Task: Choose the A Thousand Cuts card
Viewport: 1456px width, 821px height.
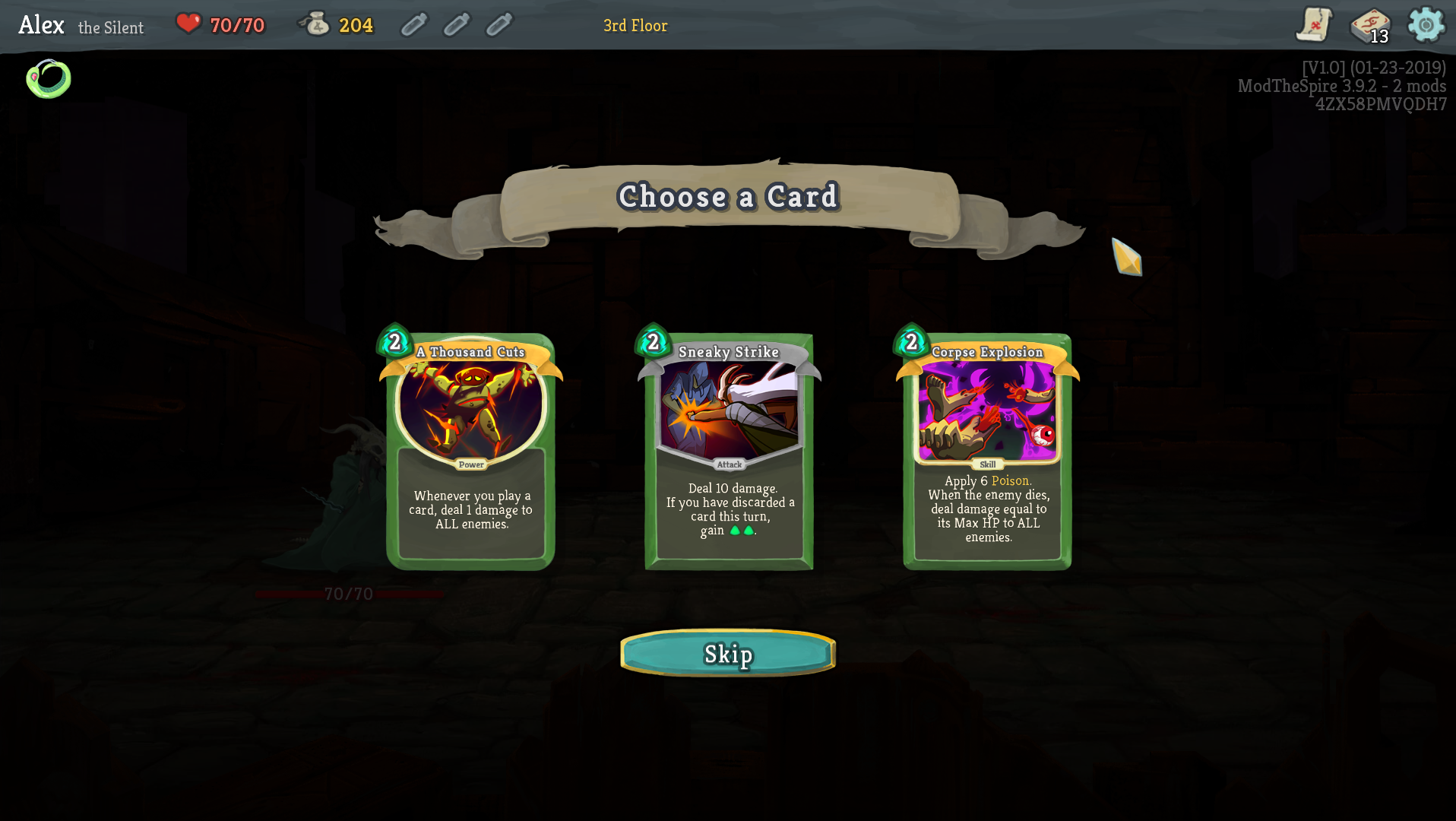Action: 470,450
